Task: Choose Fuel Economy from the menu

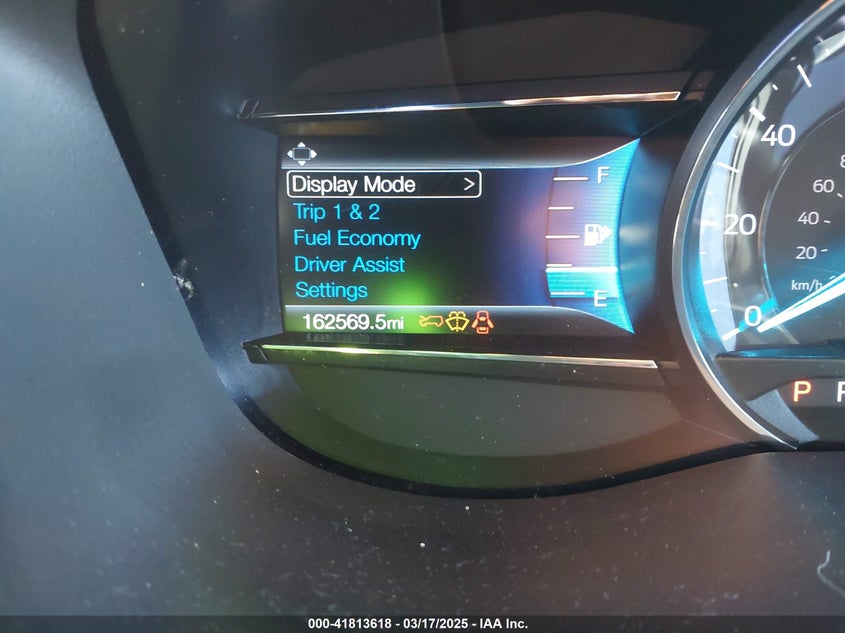Action: (356, 238)
